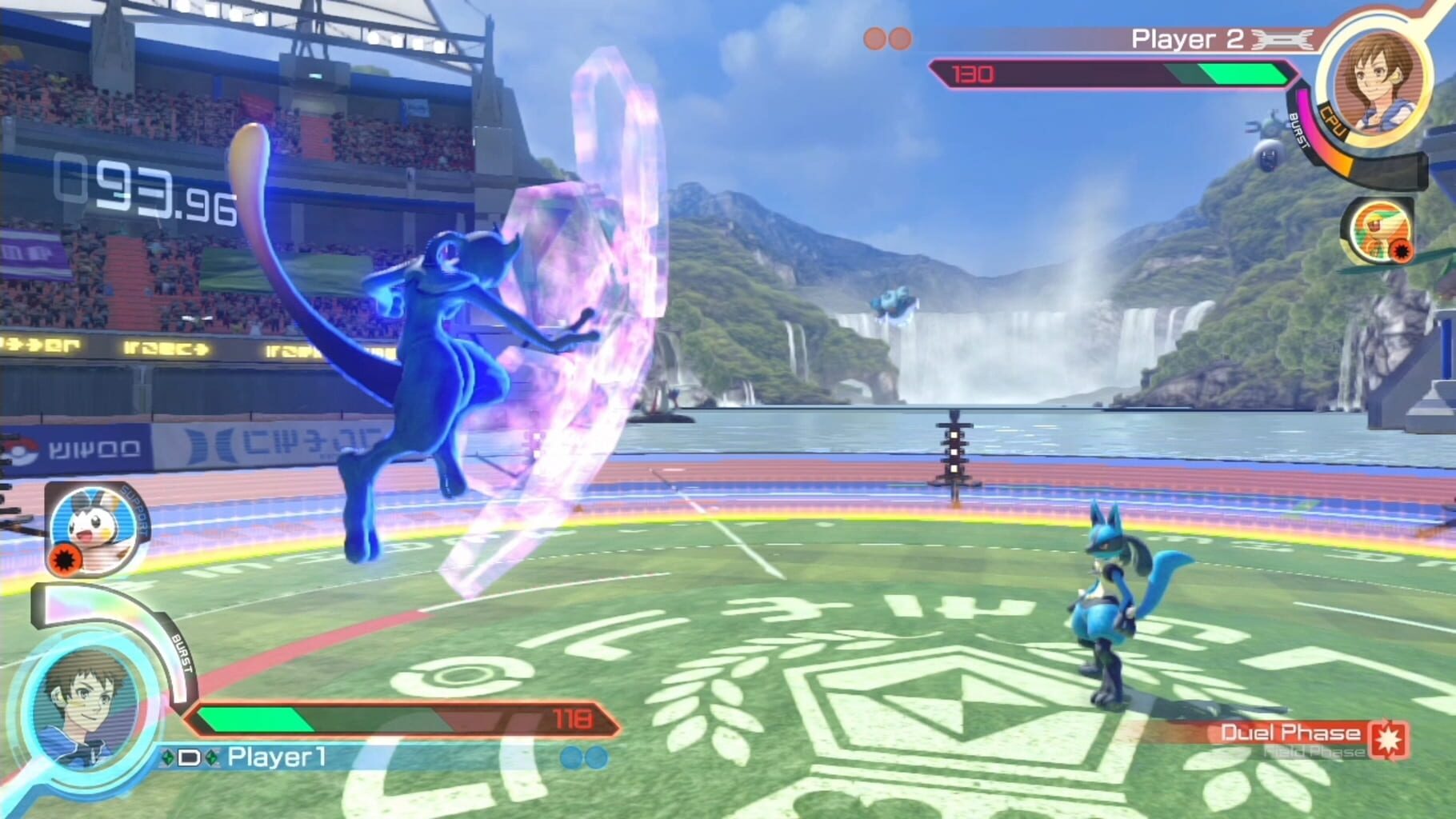Screen dimensions: 1456x819
Task: Click the crossed-wings emblem next to Player 2
Action: coord(1280,37)
